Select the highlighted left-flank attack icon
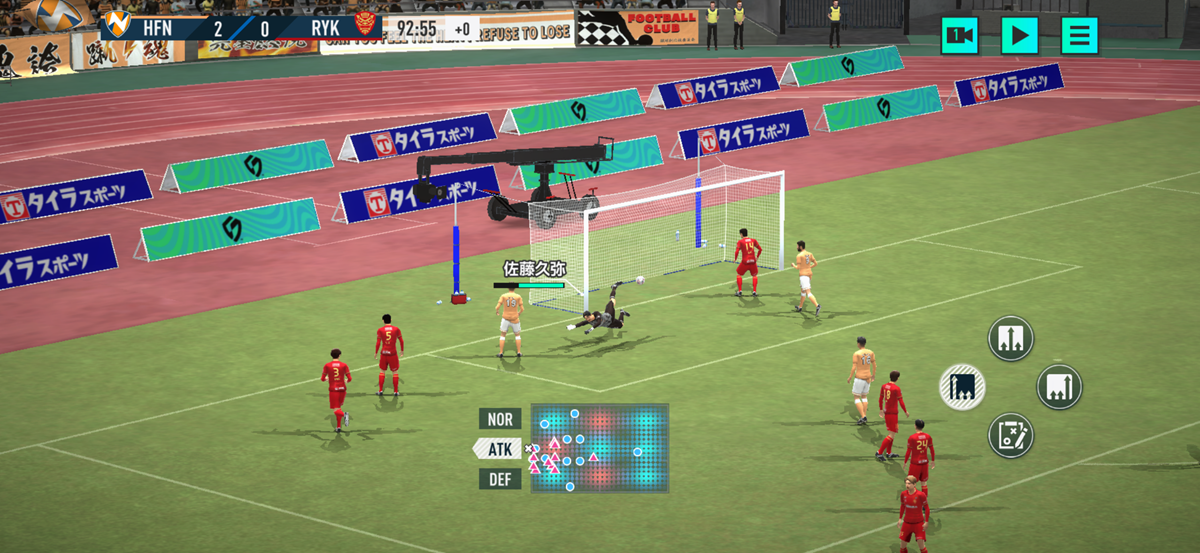Image resolution: width=1200 pixels, height=553 pixels. [x=962, y=386]
